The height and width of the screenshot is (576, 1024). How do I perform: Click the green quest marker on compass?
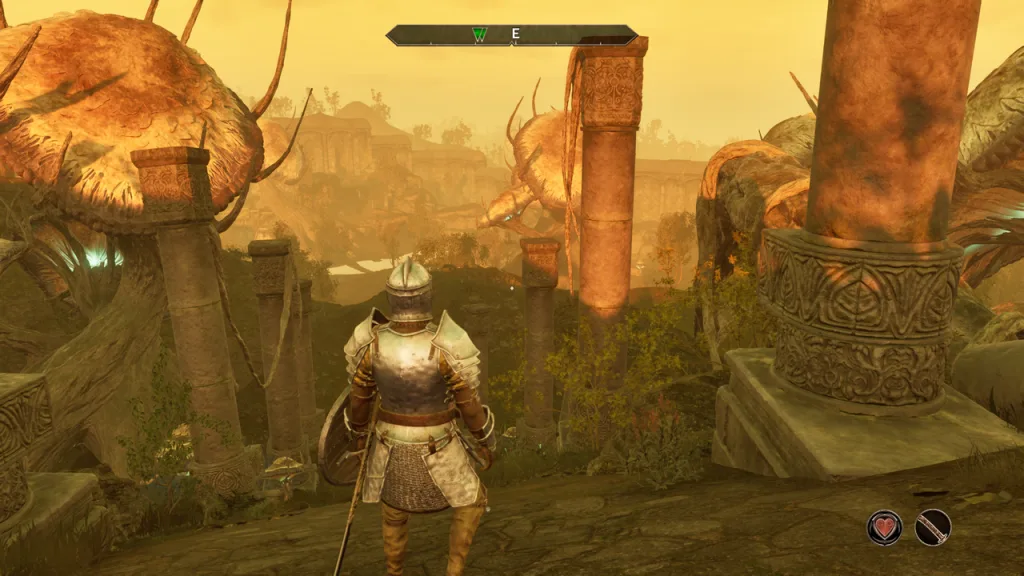479,35
